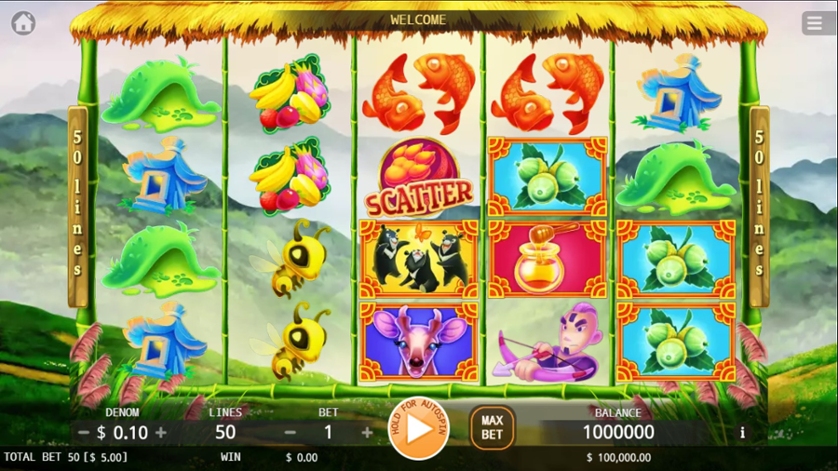This screenshot has width=838, height=471.
Task: Spin the reels with the orange play button
Action: click(x=419, y=428)
